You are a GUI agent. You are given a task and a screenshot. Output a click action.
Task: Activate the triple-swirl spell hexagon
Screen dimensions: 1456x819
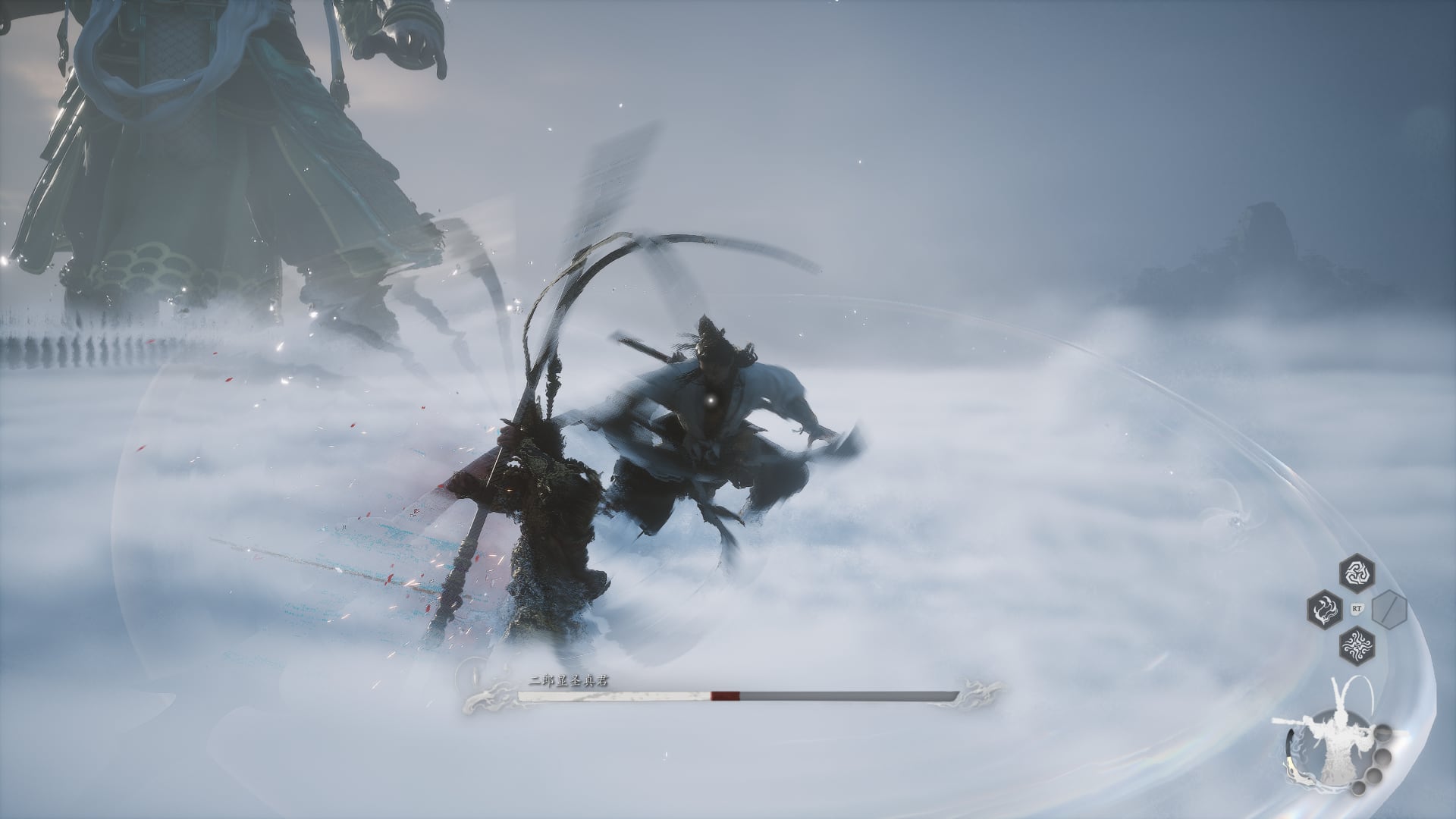pos(1356,573)
